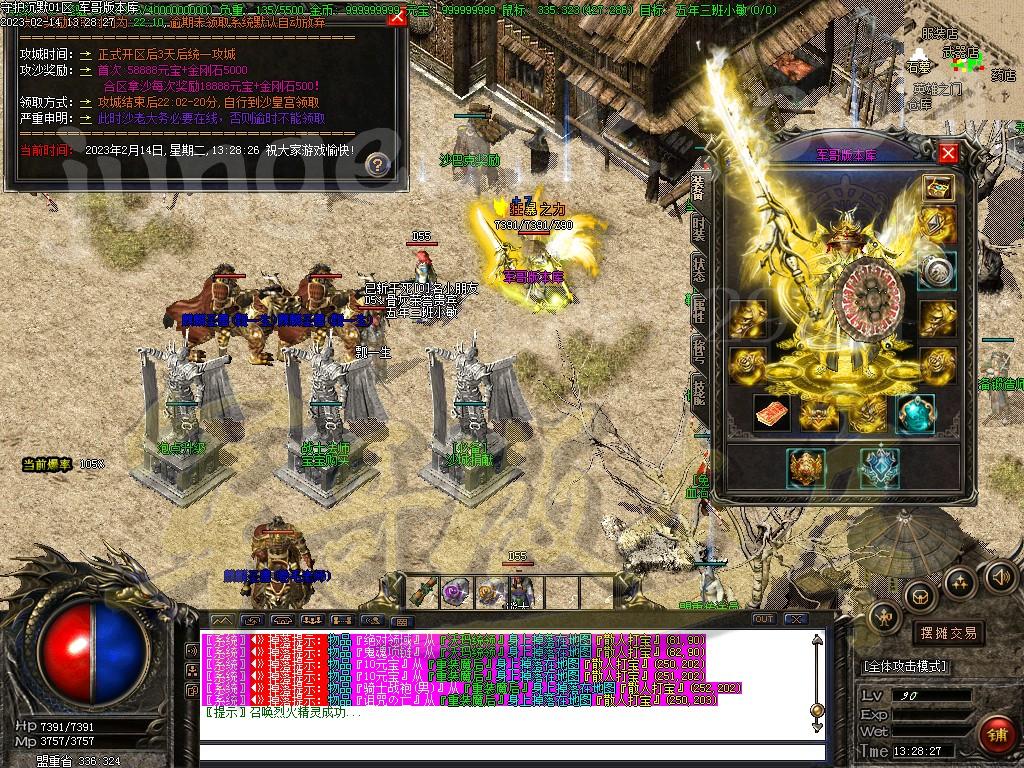Toggle the sound speaker button

point(1000,577)
